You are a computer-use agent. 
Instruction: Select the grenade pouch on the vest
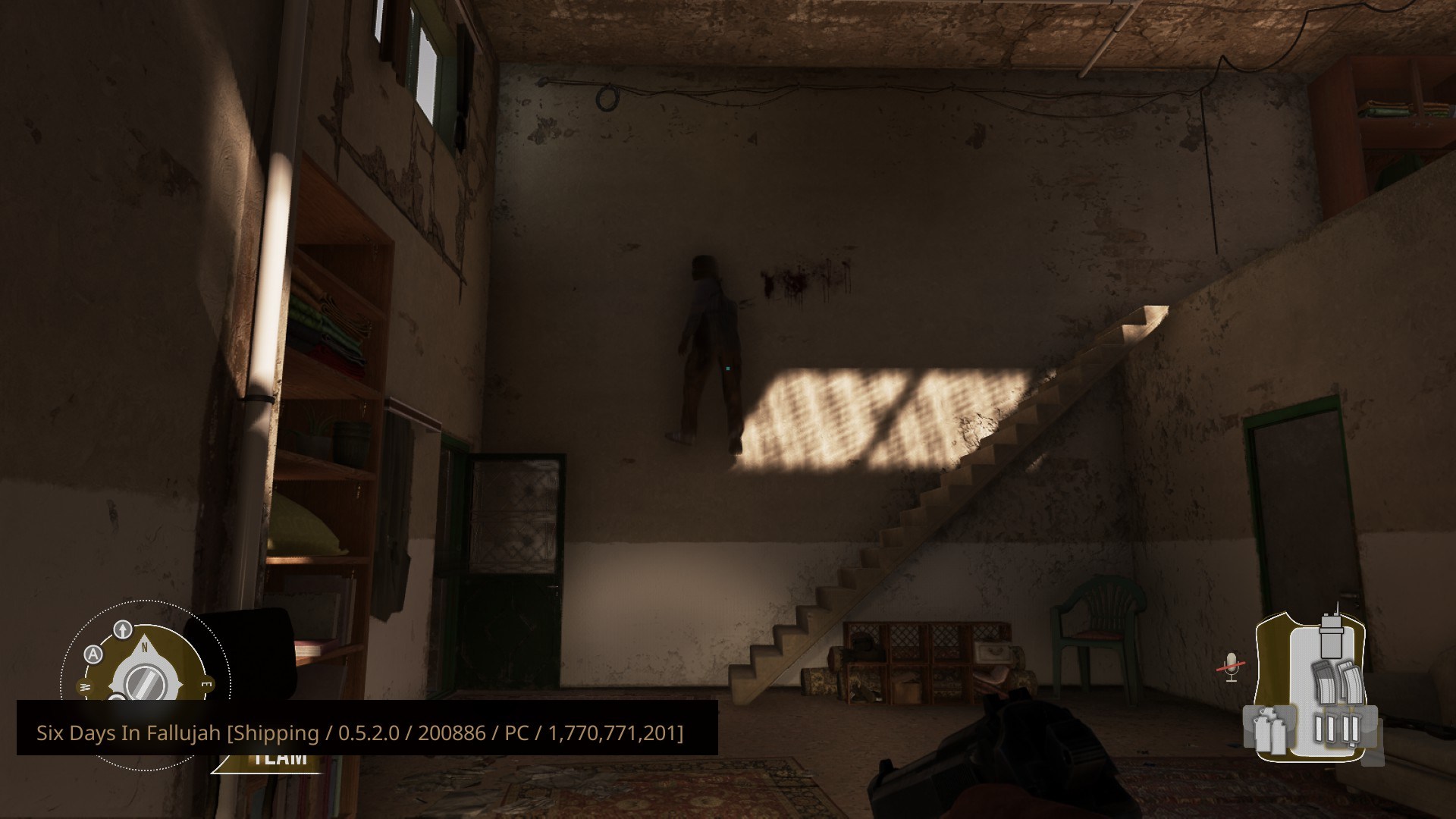tap(1268, 731)
